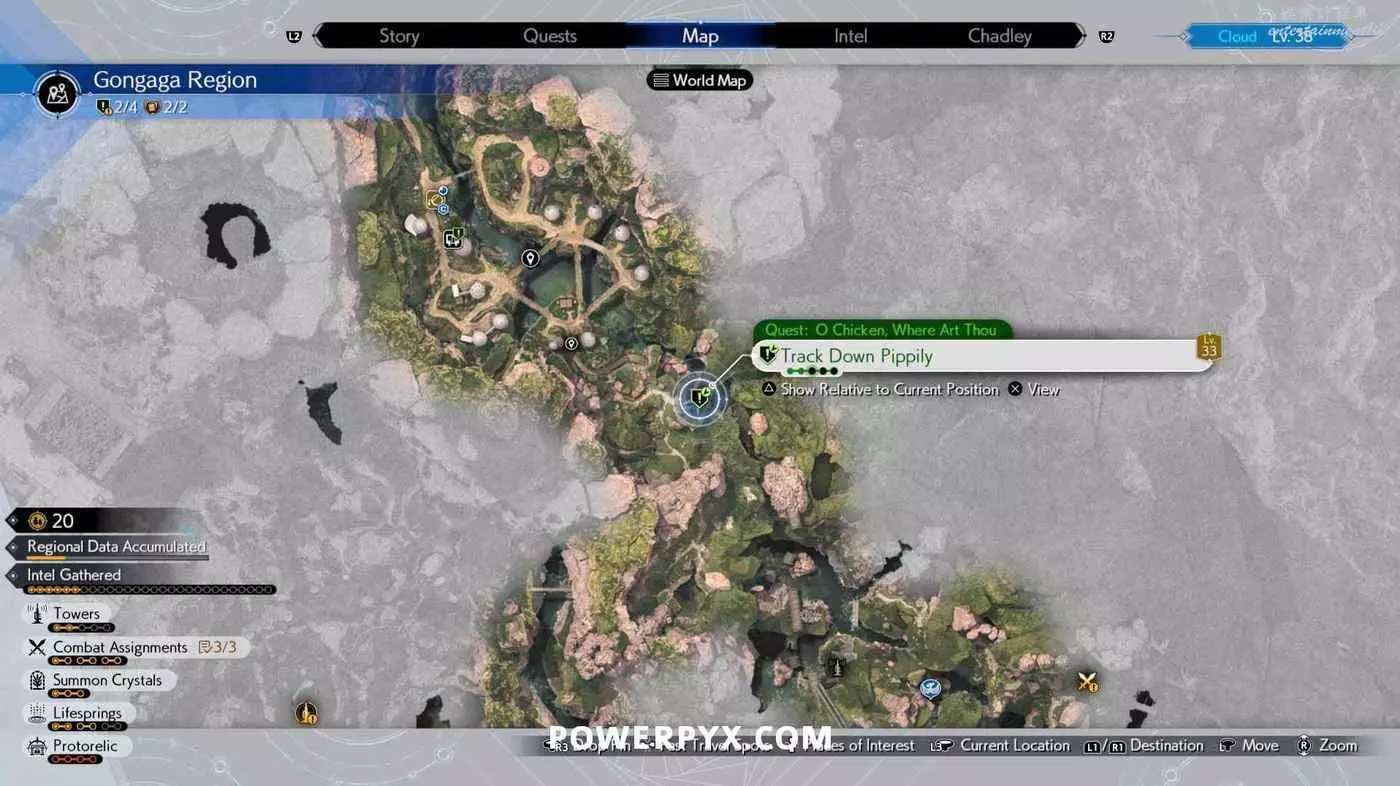Select the Summon Crystals intel entry

106,680
